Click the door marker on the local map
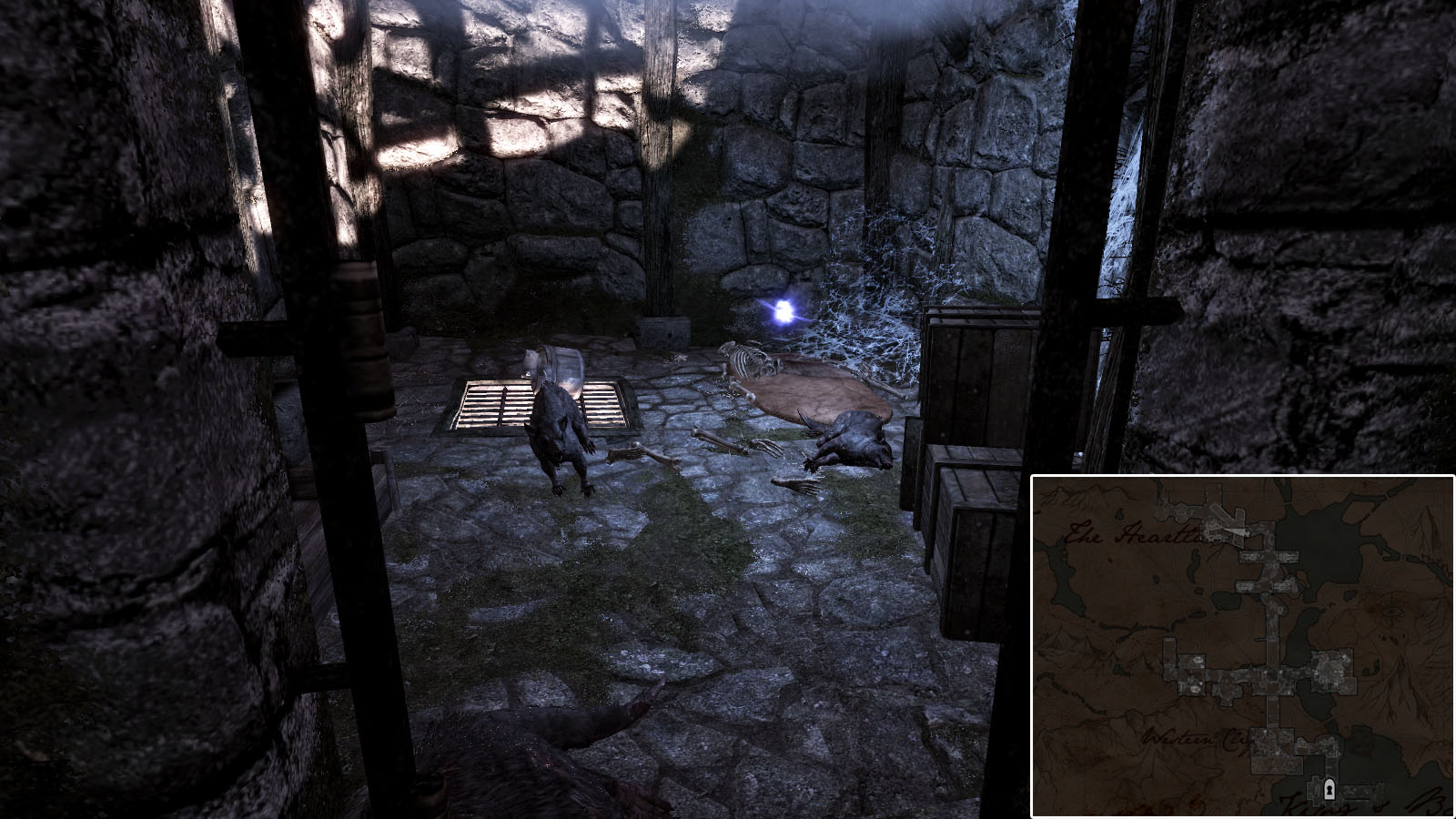Viewport: 1456px width, 819px height. pos(1330,788)
